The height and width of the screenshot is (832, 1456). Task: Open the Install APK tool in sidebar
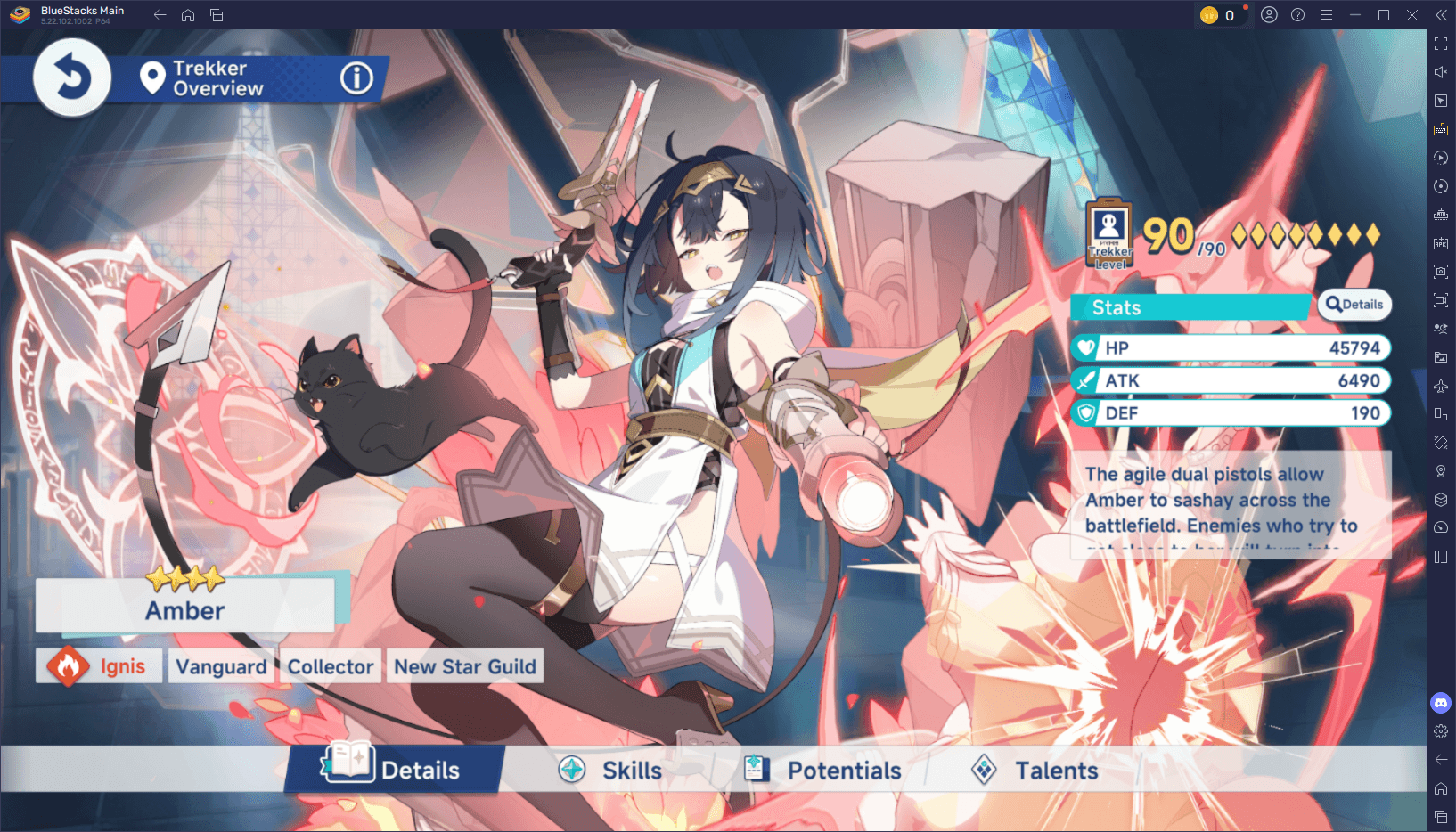[1441, 242]
